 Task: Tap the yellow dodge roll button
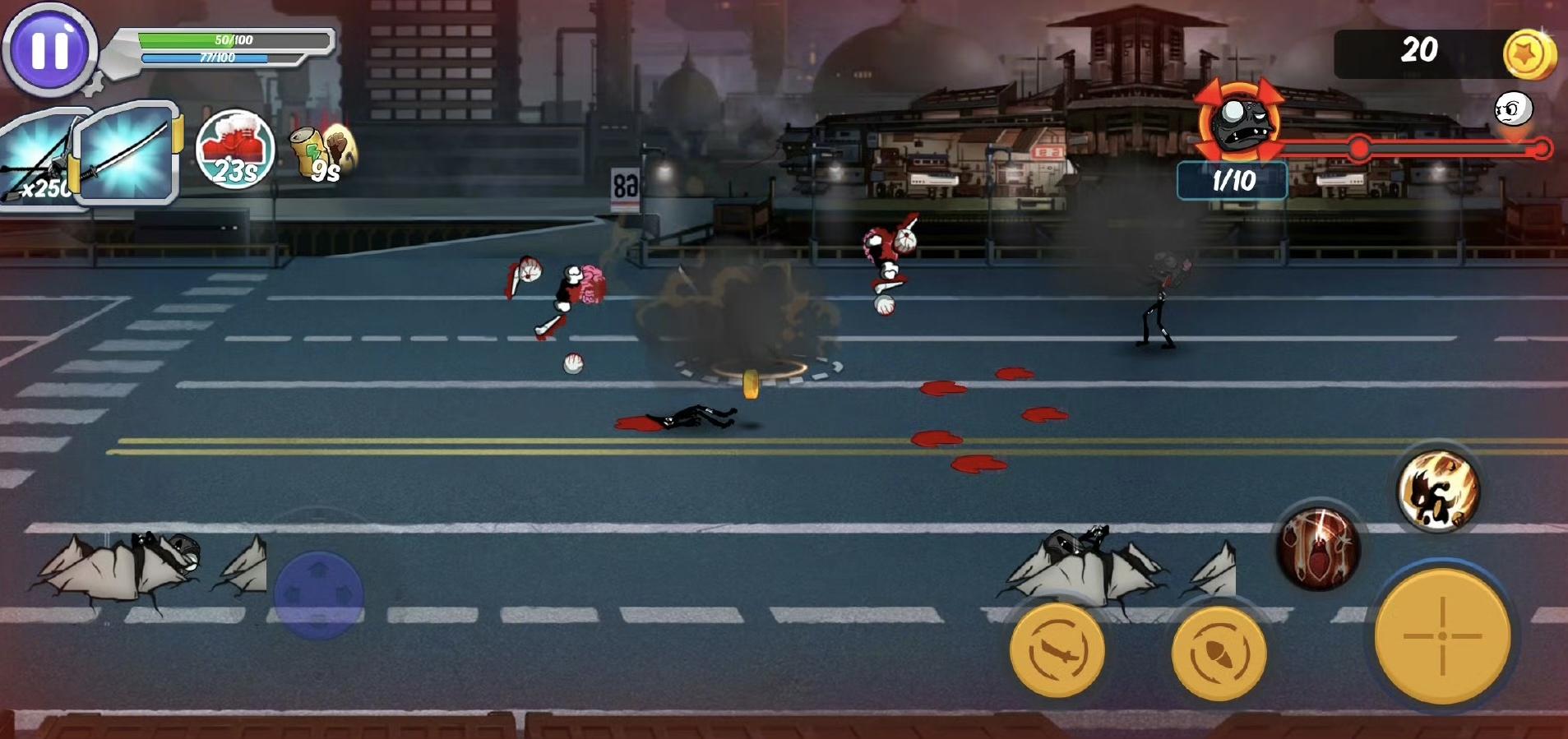tap(1218, 654)
